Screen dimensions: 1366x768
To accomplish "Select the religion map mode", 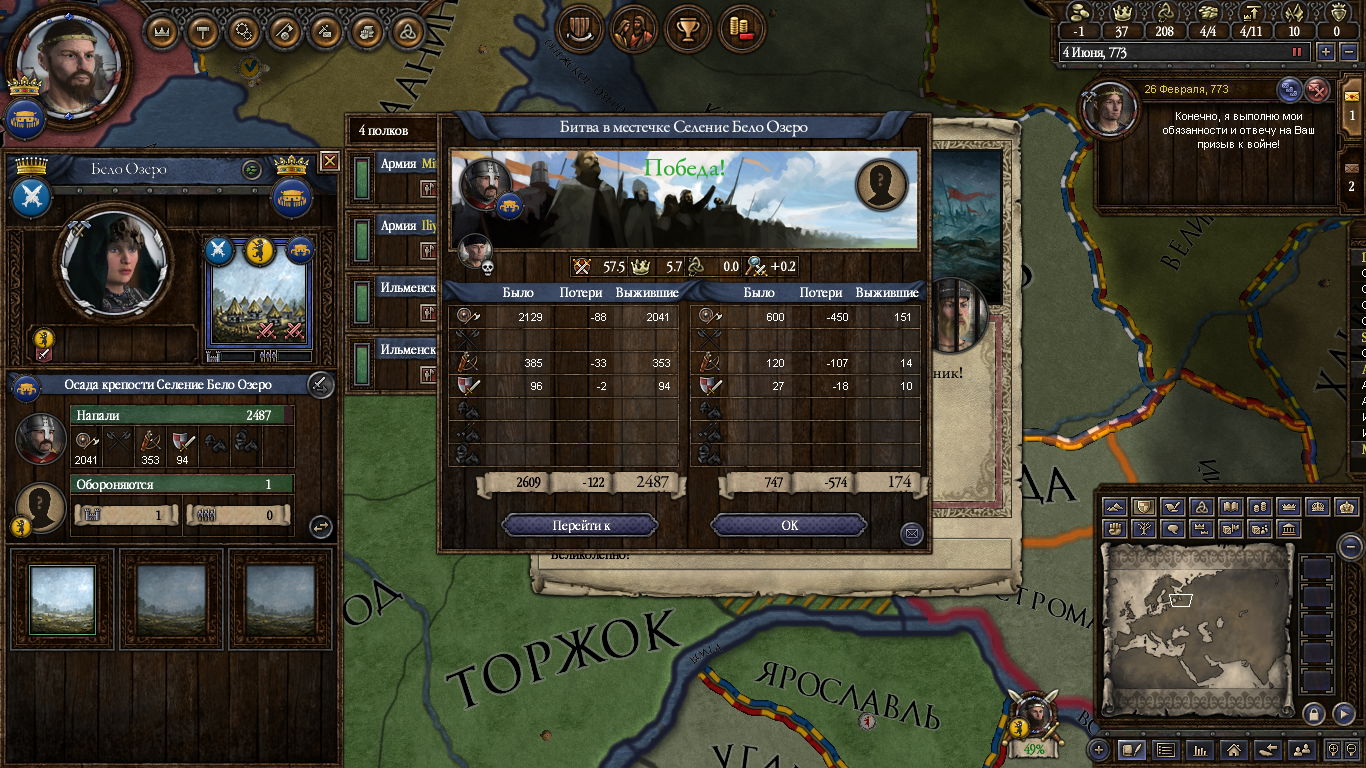I will point(1202,507).
